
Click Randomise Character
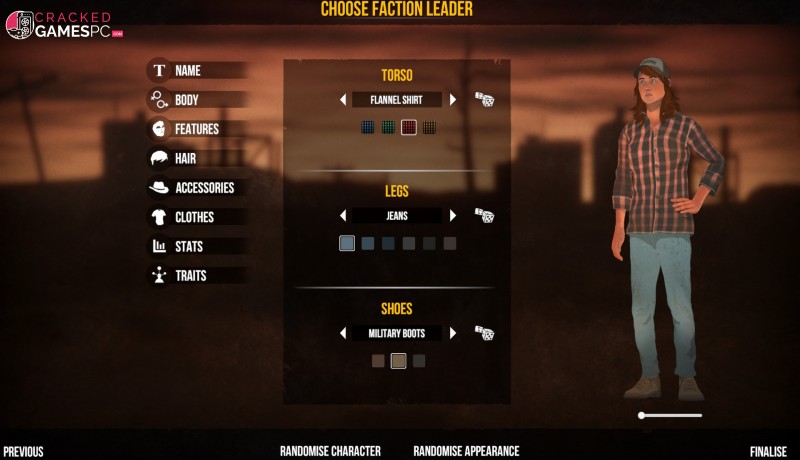(x=330, y=451)
